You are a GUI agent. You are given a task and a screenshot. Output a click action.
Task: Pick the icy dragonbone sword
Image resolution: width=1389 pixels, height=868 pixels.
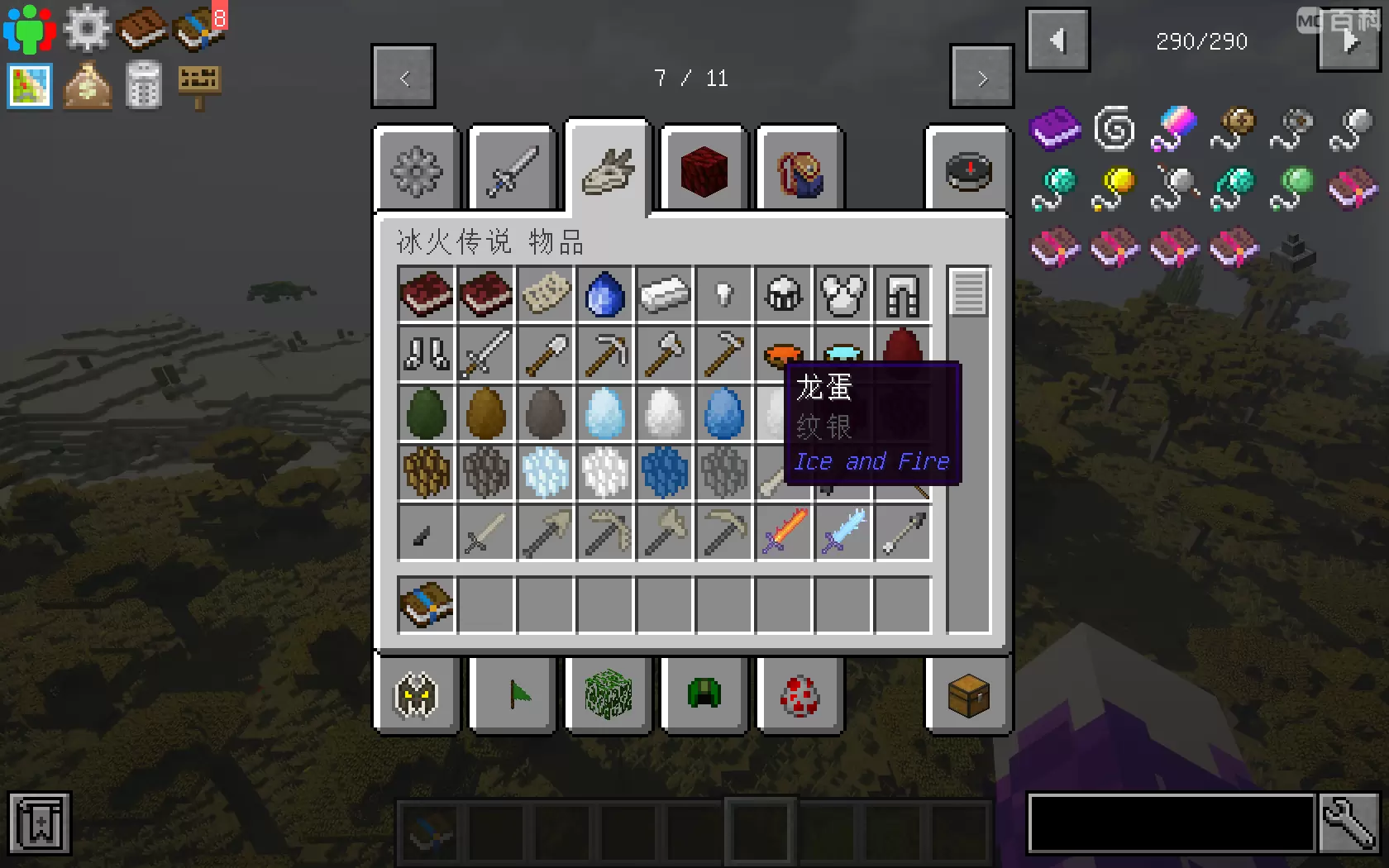click(843, 532)
